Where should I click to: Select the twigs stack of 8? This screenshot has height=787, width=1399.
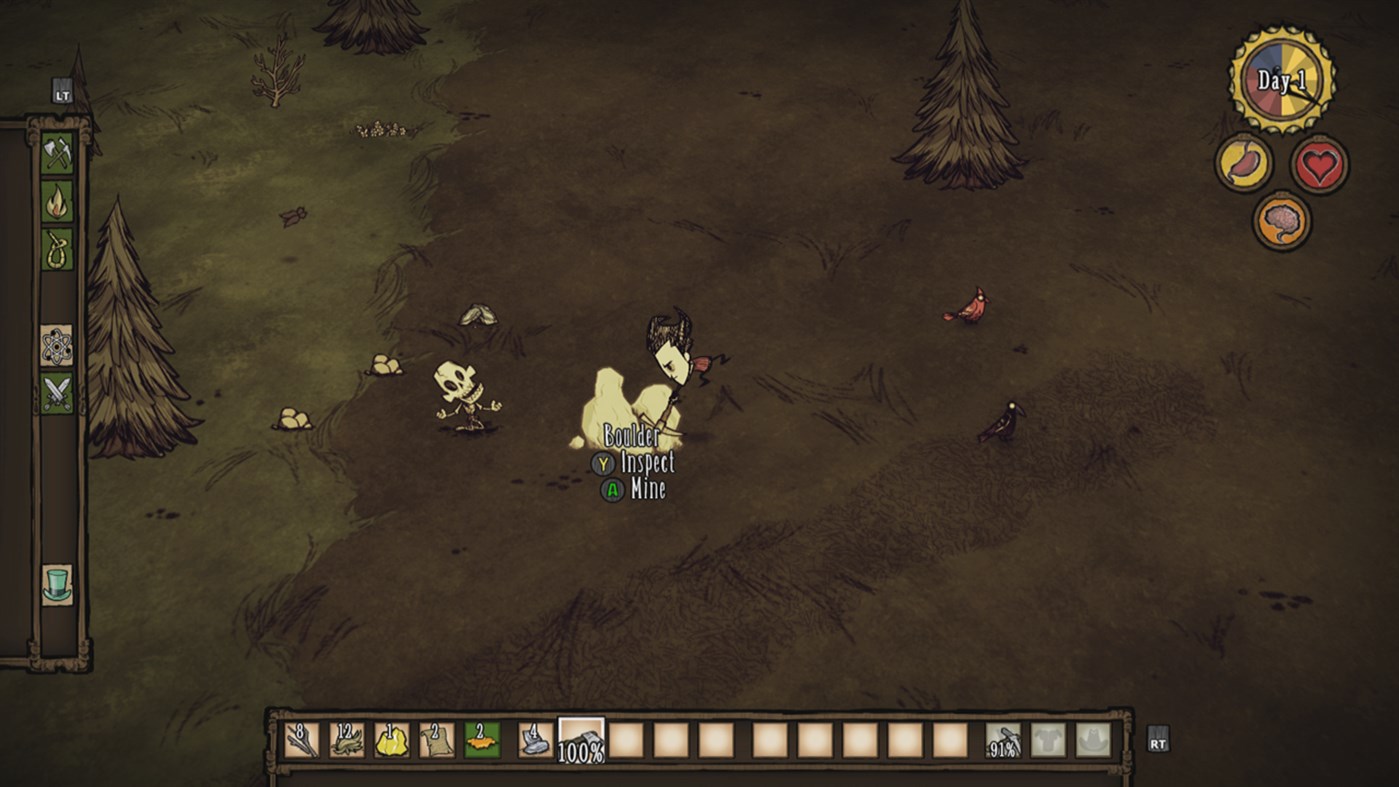[x=302, y=740]
